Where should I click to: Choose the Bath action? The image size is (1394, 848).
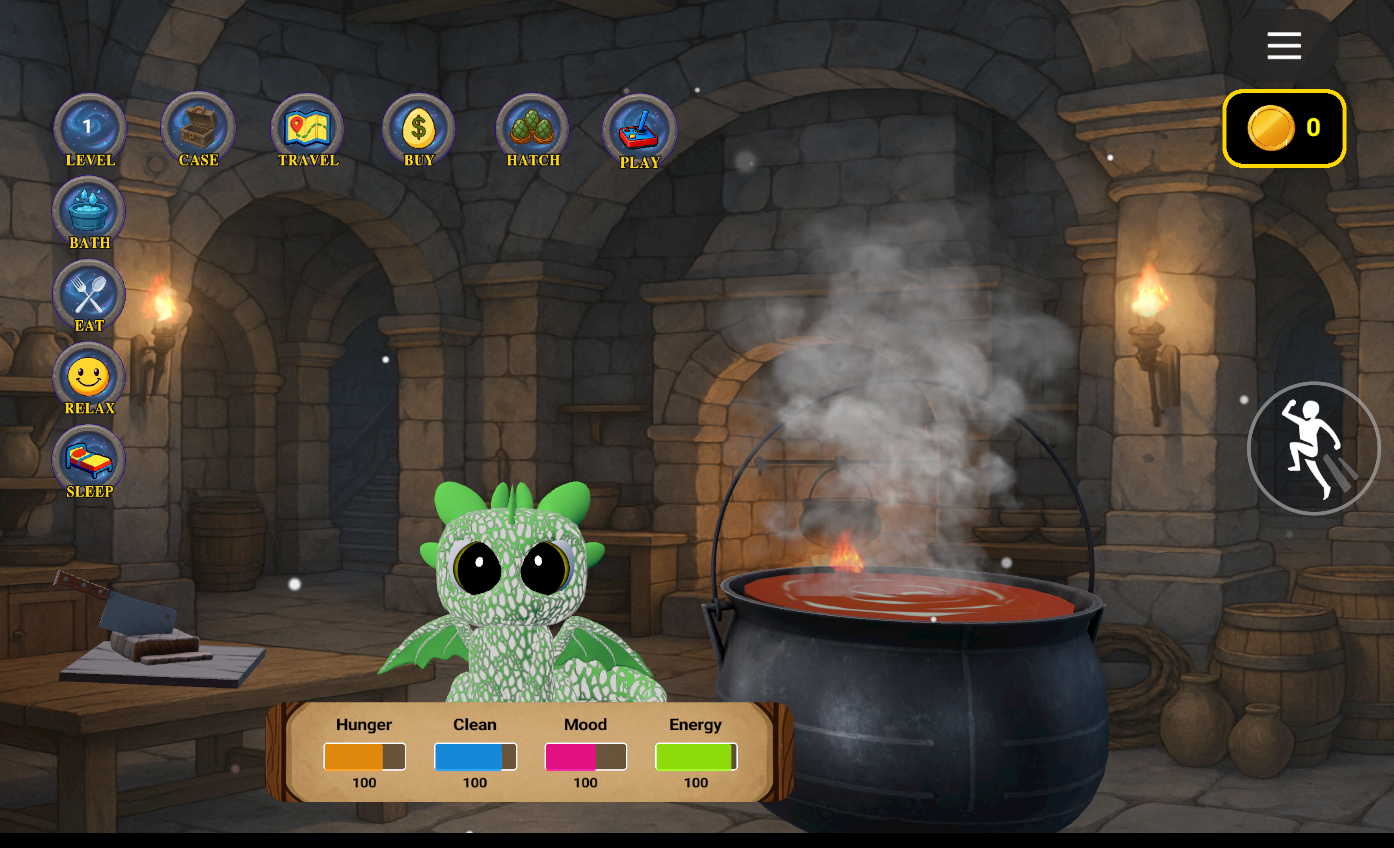[x=89, y=211]
